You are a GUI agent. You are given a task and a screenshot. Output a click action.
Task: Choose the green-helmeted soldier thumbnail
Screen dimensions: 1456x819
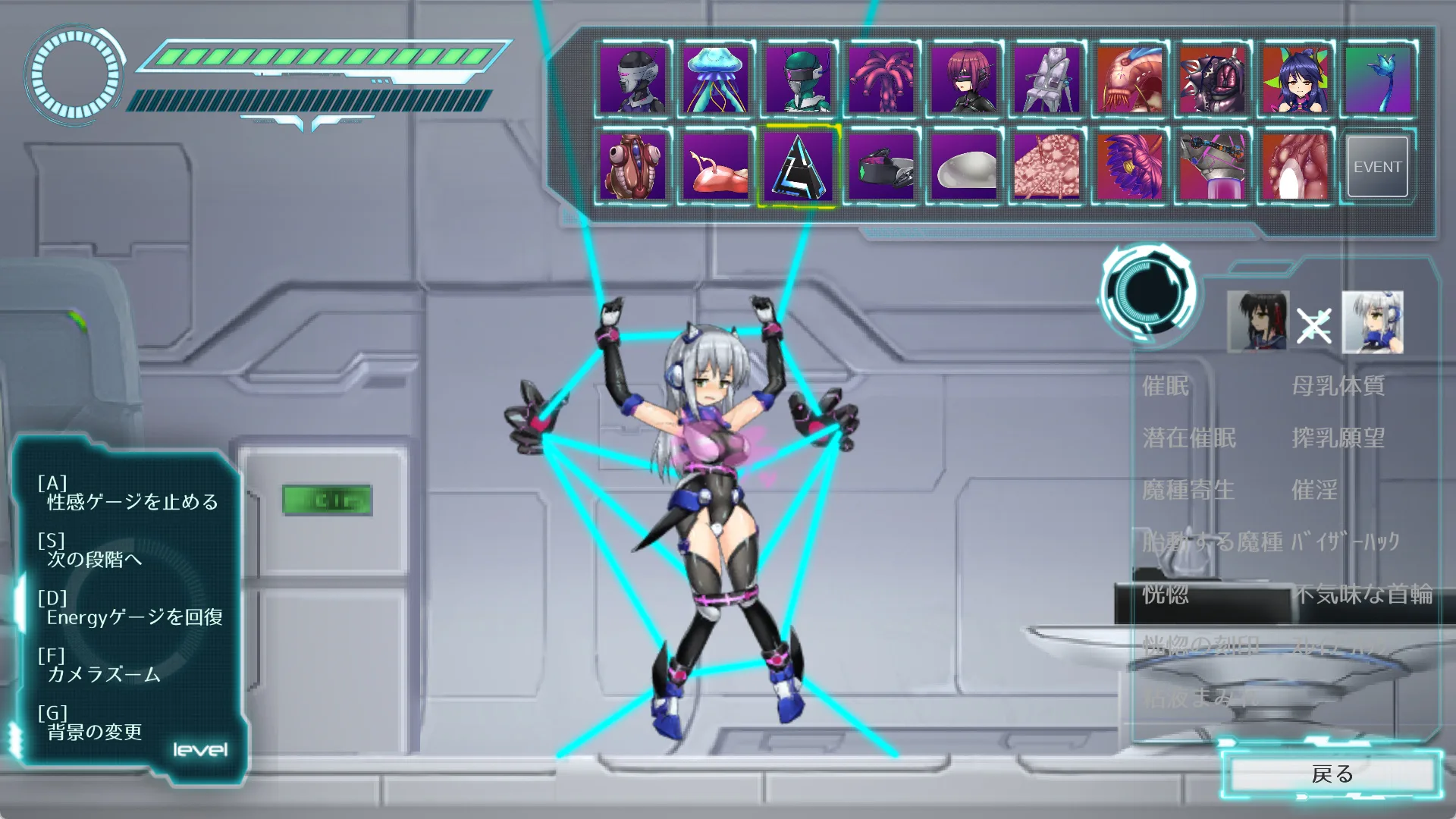click(799, 80)
